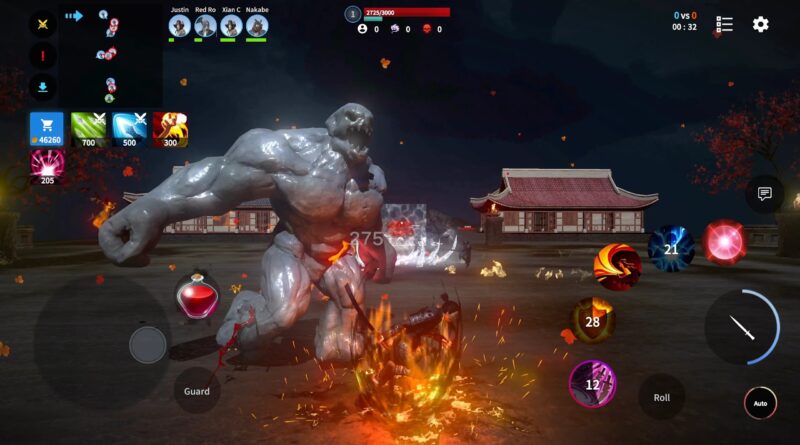
Task: Buy the blue slash item costing 500
Action: [129, 129]
